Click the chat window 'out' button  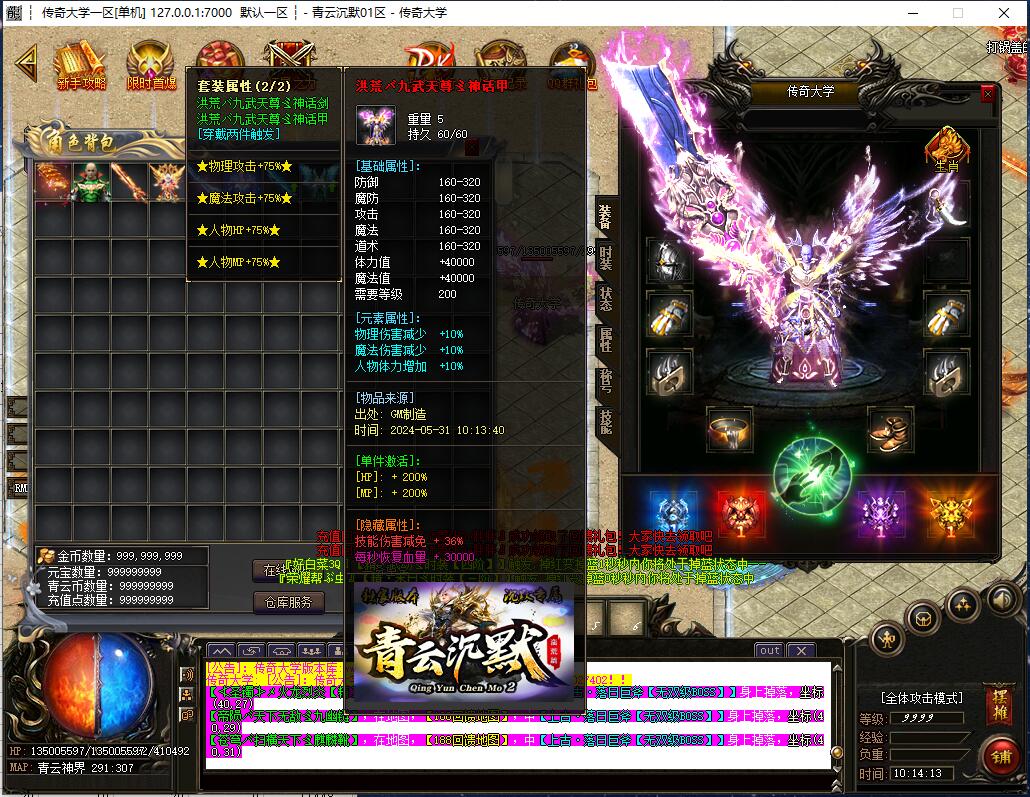pyautogui.click(x=769, y=651)
